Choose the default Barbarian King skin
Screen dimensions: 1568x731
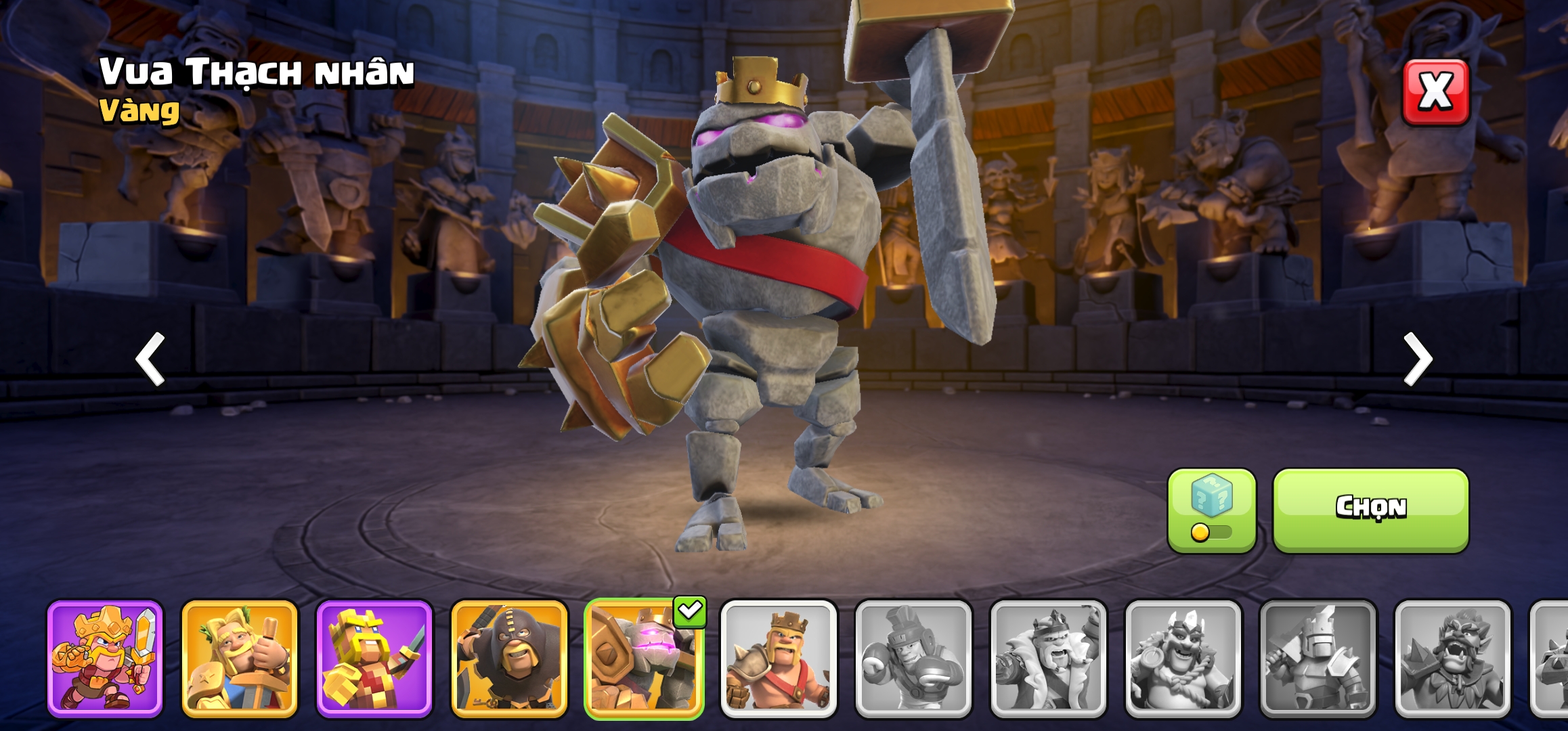pos(779,658)
